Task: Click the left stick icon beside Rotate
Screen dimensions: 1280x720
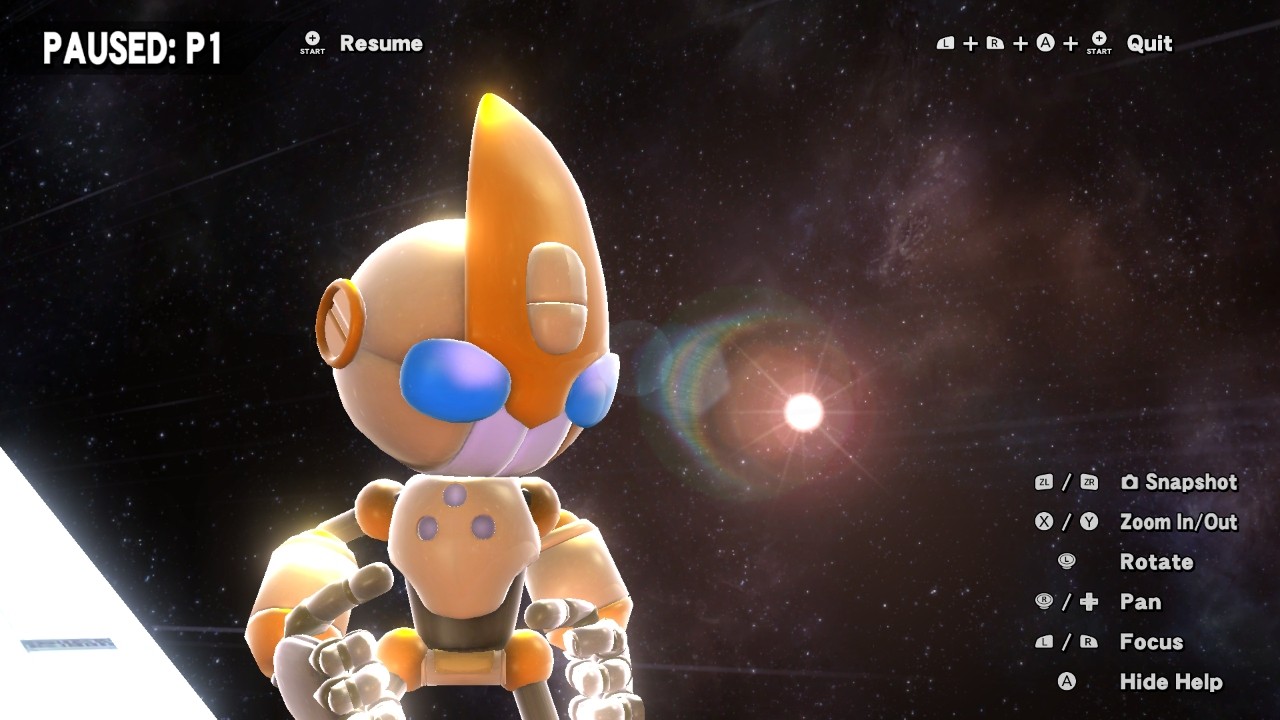Action: point(1067,562)
